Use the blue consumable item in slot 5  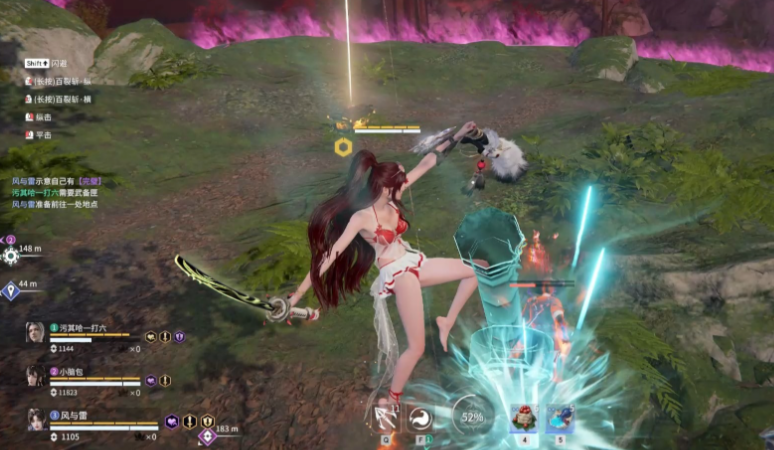(560, 416)
